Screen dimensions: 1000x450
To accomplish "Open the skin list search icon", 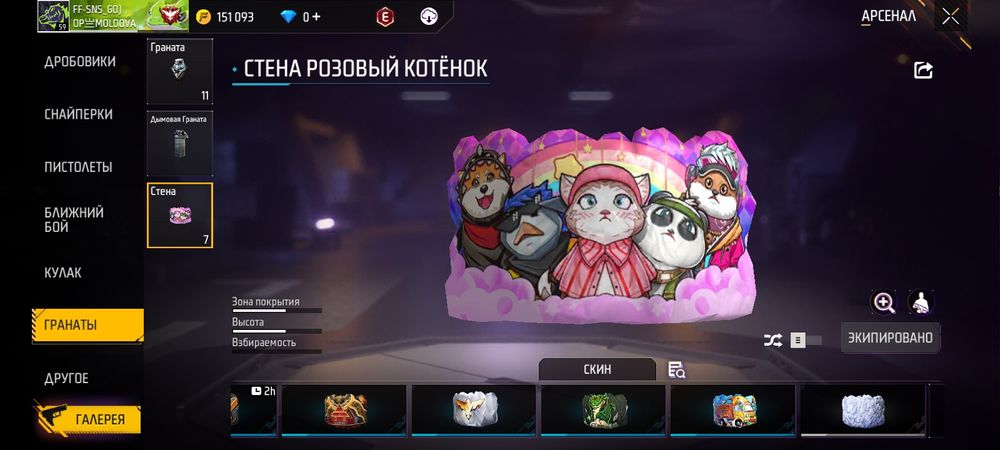I will [677, 370].
